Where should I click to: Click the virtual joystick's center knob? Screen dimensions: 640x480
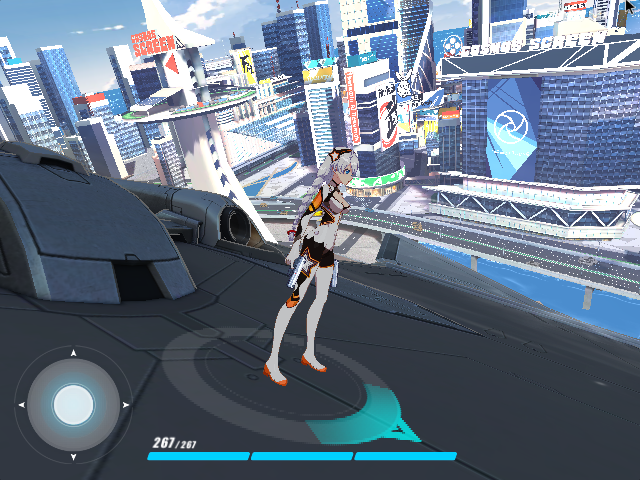[x=73, y=405]
